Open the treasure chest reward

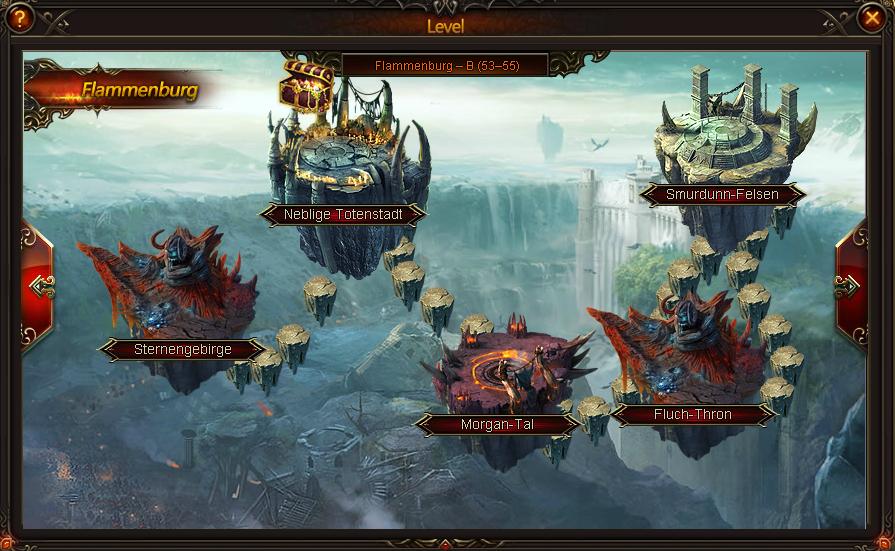[306, 86]
